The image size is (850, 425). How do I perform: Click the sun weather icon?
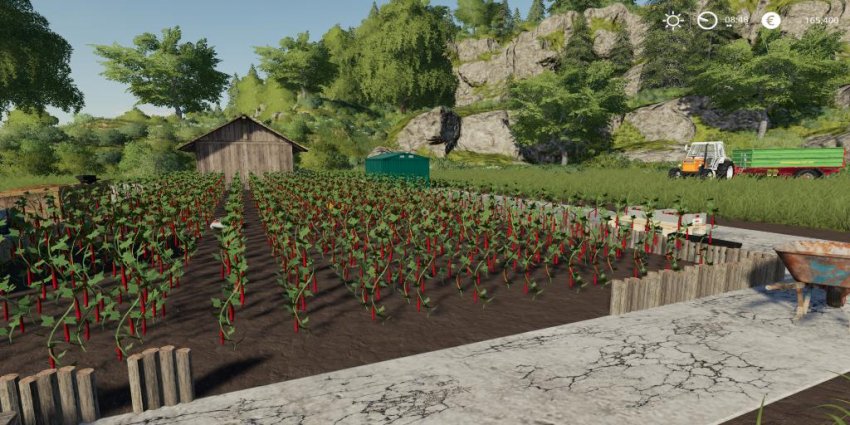tap(673, 20)
